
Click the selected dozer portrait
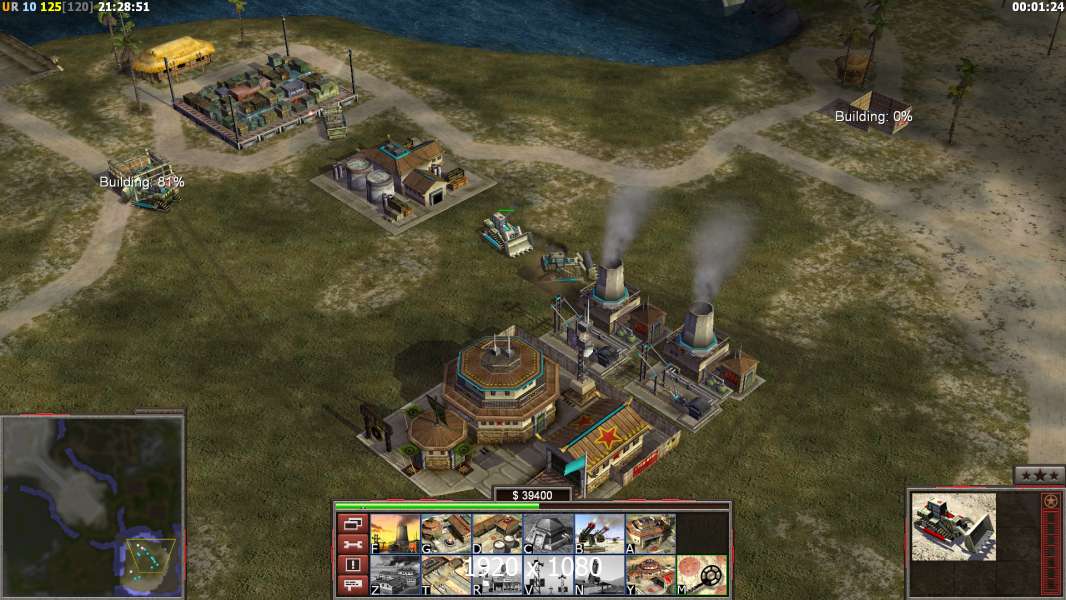pyautogui.click(x=953, y=526)
